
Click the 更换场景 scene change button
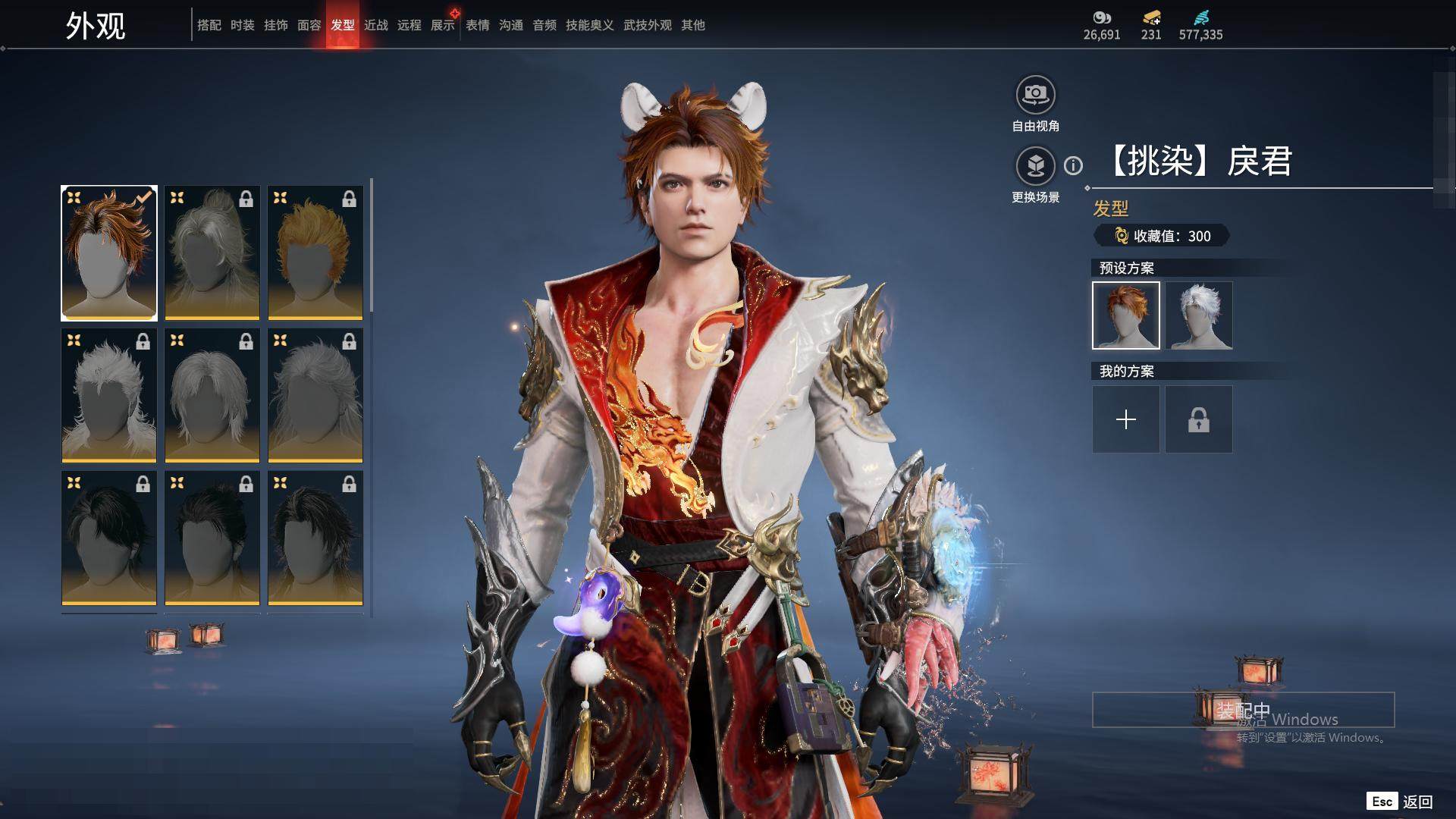pyautogui.click(x=1035, y=167)
